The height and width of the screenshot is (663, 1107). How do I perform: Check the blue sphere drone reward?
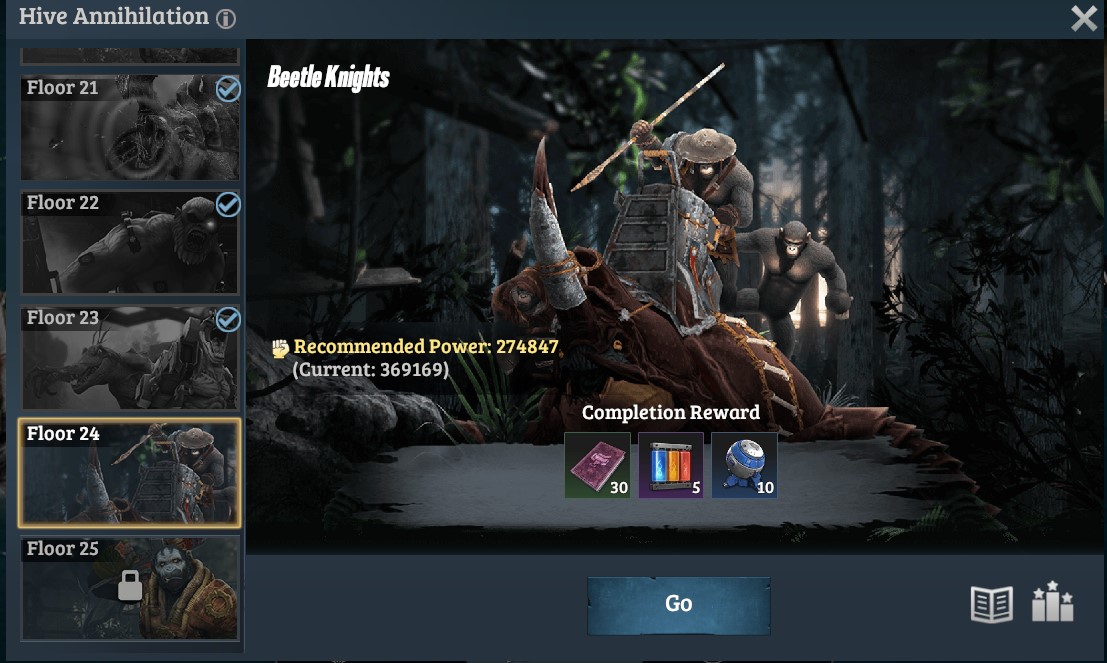pos(744,465)
